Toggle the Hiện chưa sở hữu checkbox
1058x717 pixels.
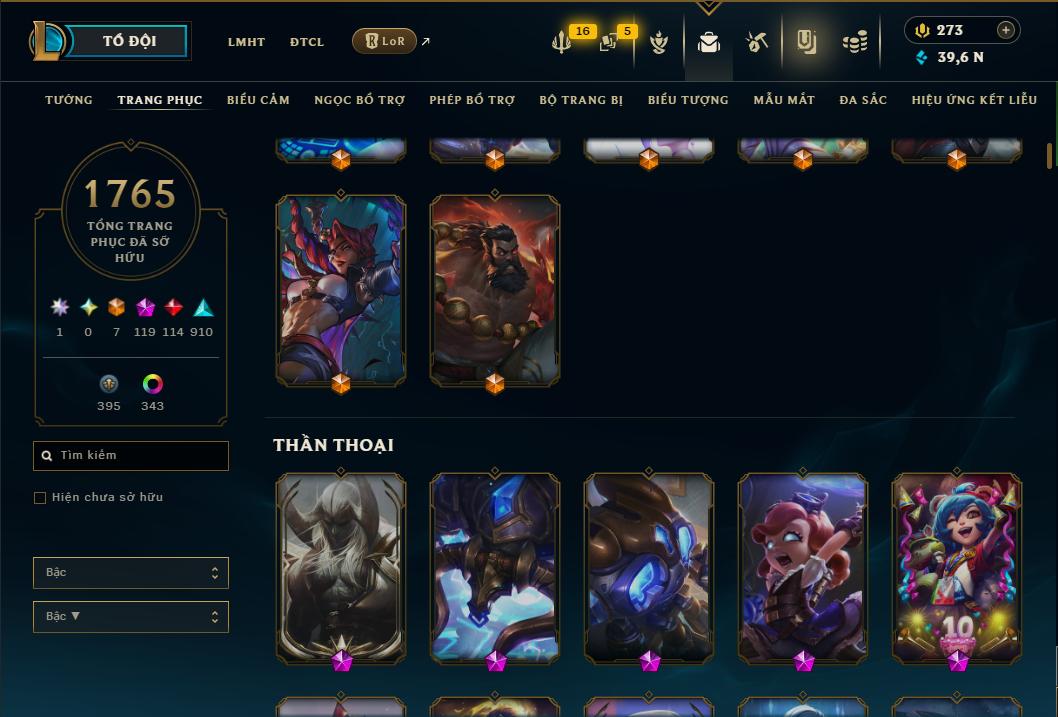(x=40, y=498)
